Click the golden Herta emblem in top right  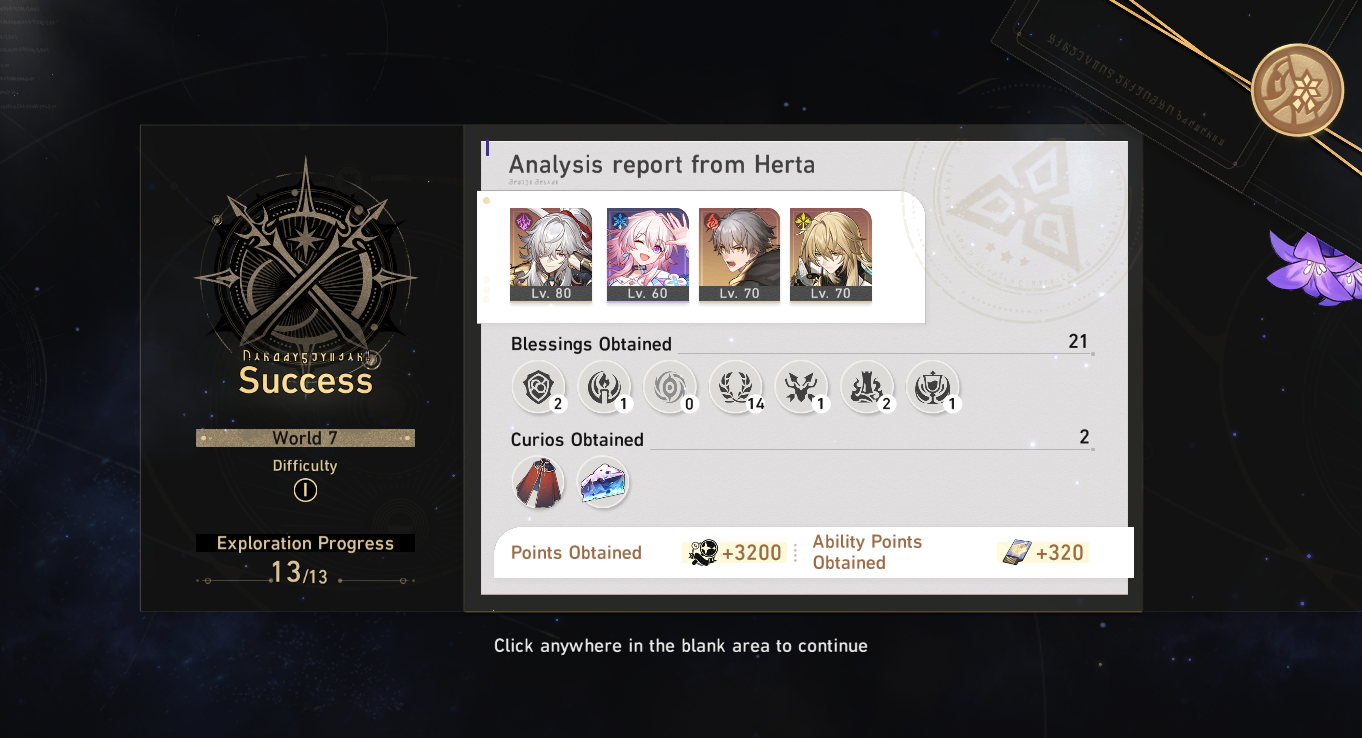[1297, 89]
